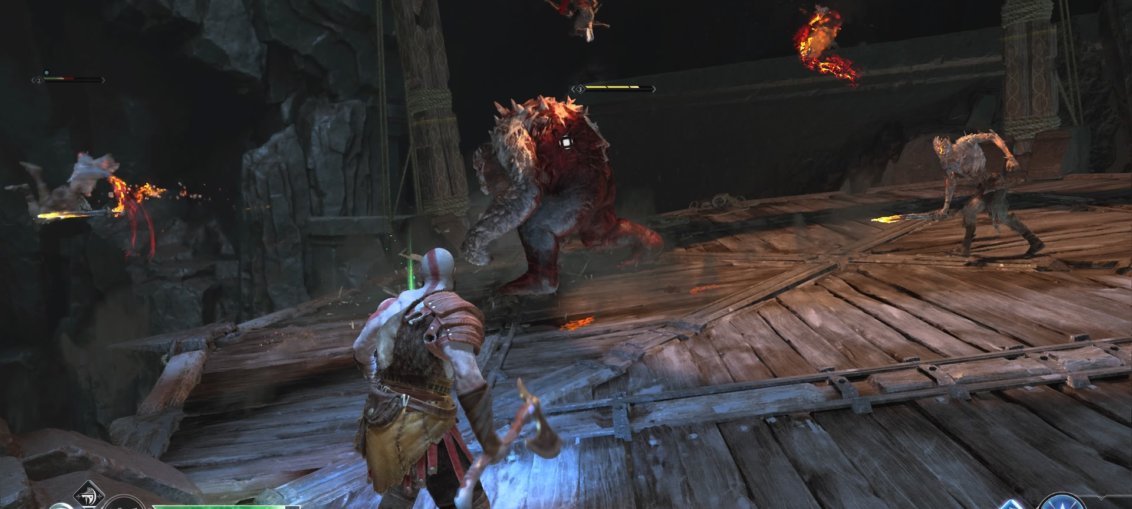Click the glowing blue diamond icon
Image resolution: width=1132 pixels, height=509 pixels.
1013,503
